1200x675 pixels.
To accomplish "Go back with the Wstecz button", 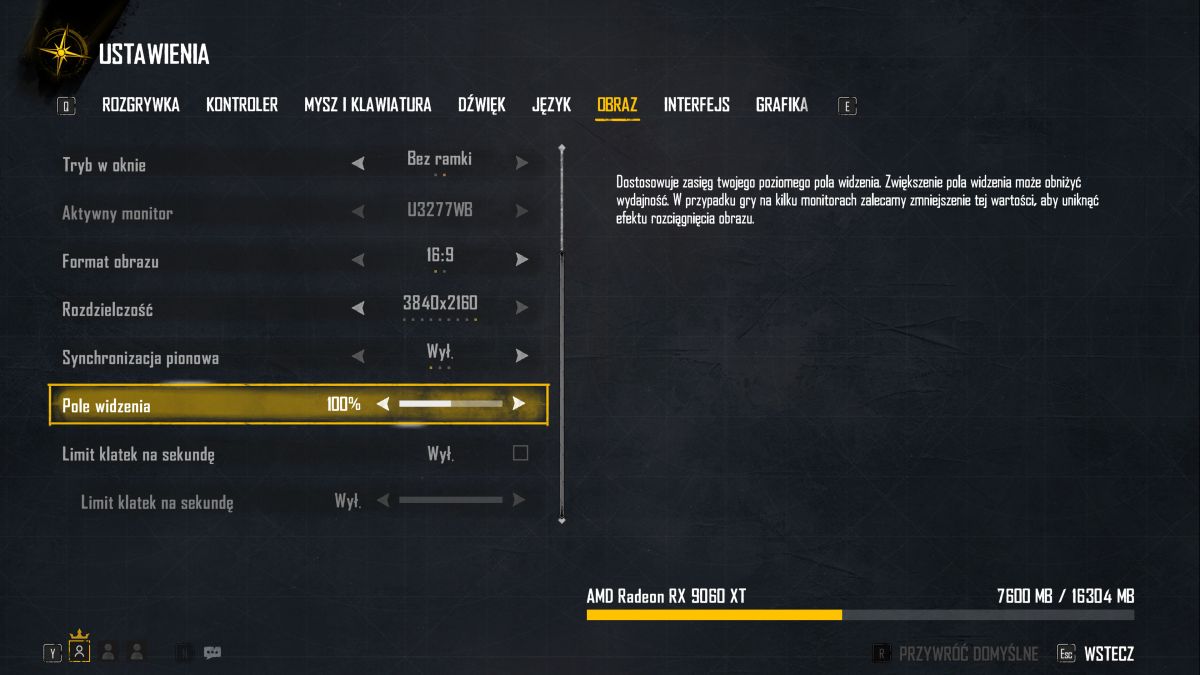I will pos(1108,654).
